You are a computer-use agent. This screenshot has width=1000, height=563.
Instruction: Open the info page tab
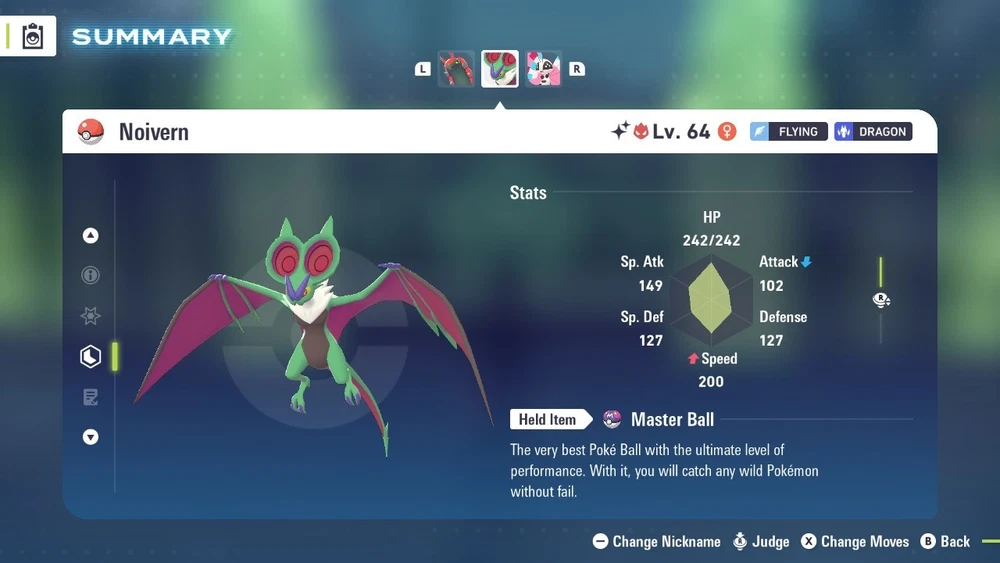pyautogui.click(x=91, y=275)
